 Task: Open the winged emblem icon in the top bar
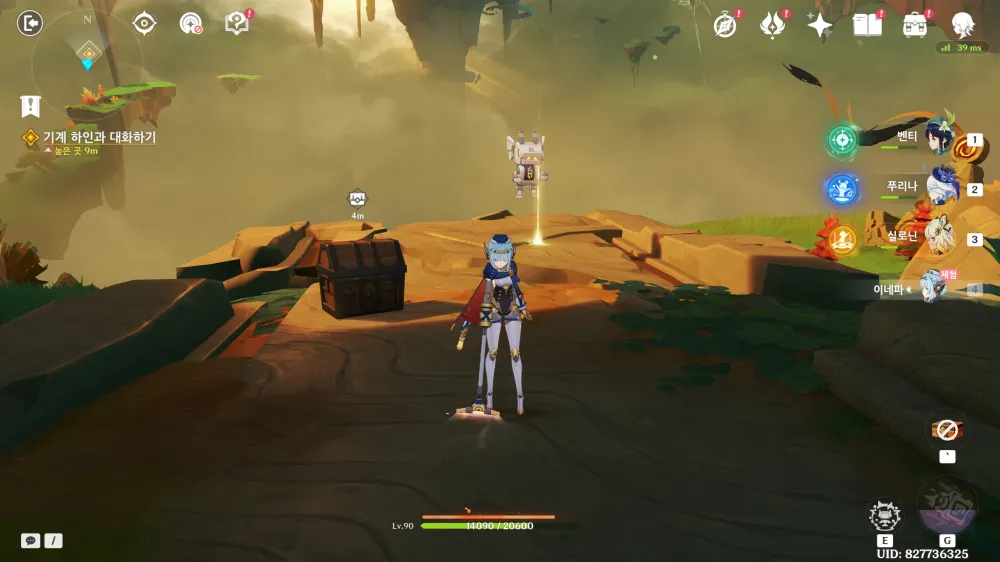pos(772,25)
